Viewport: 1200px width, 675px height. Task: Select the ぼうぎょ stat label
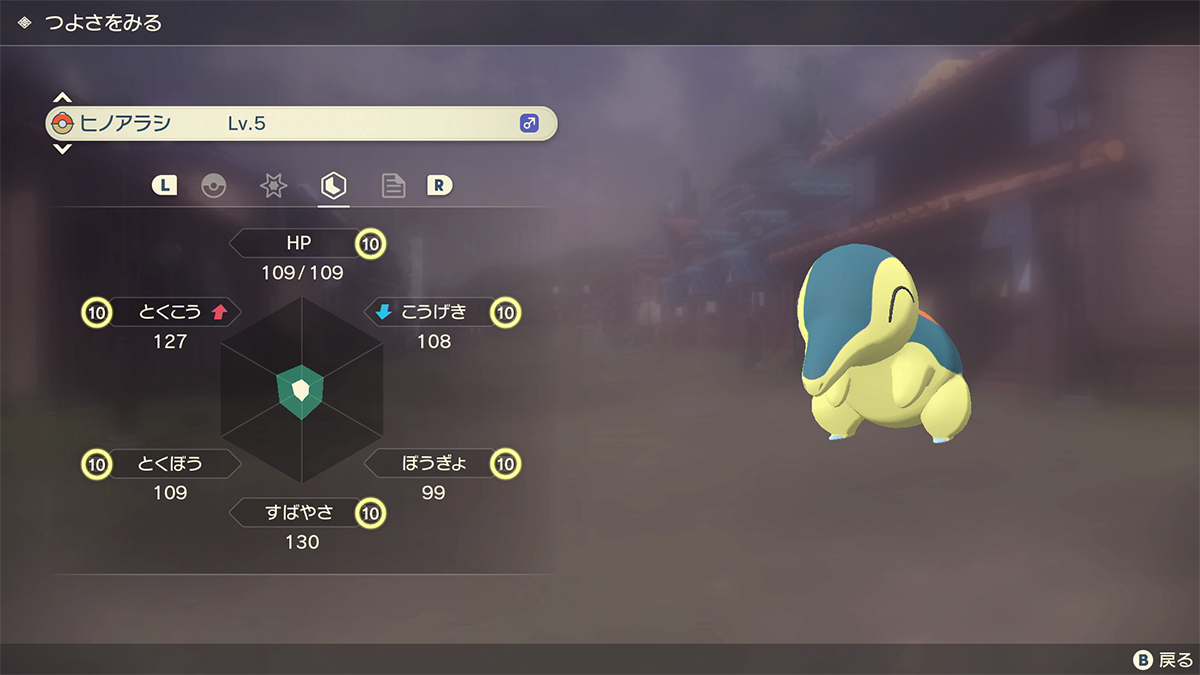pos(433,464)
